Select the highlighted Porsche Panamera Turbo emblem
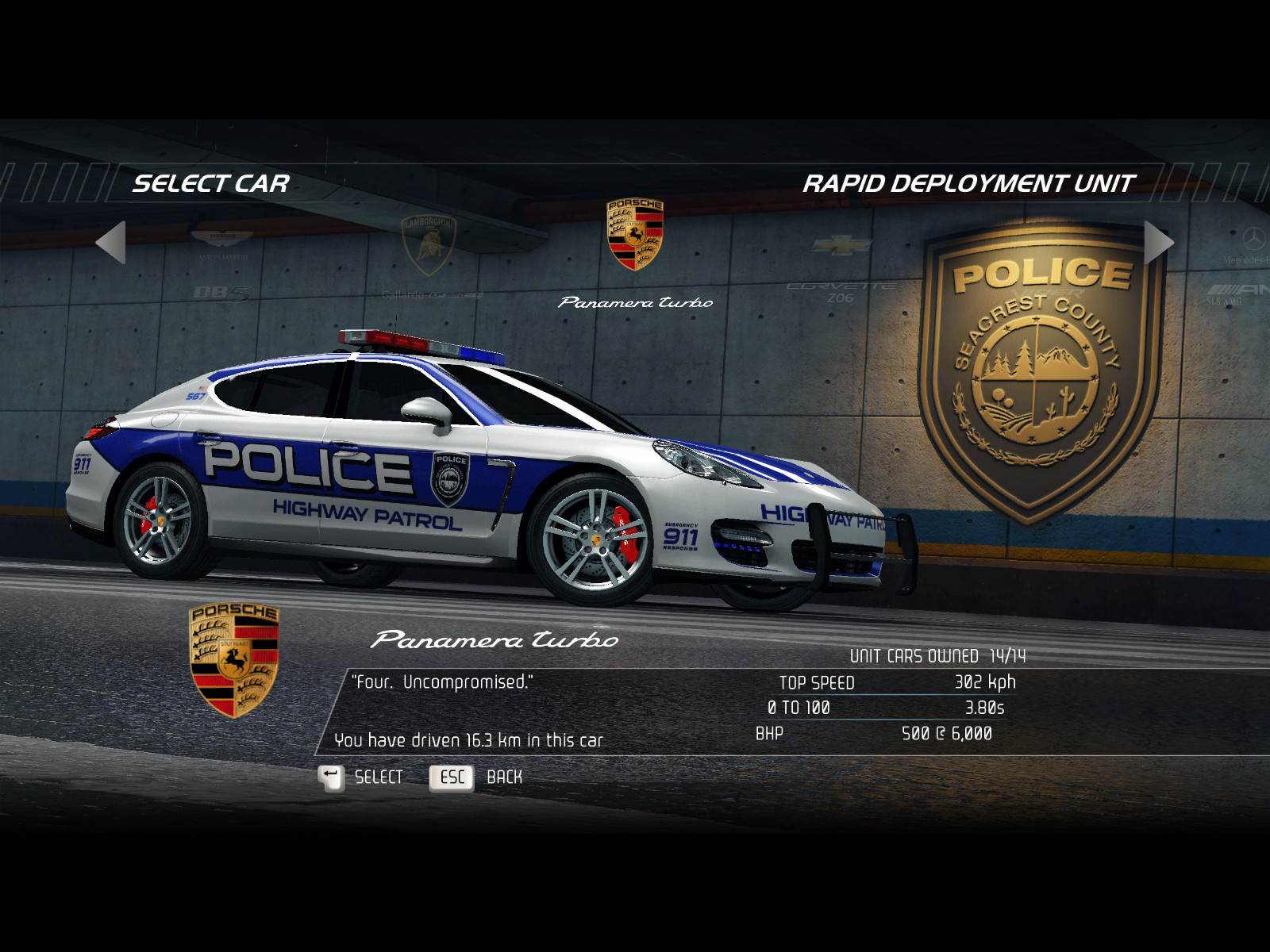The height and width of the screenshot is (952, 1270). (635, 235)
